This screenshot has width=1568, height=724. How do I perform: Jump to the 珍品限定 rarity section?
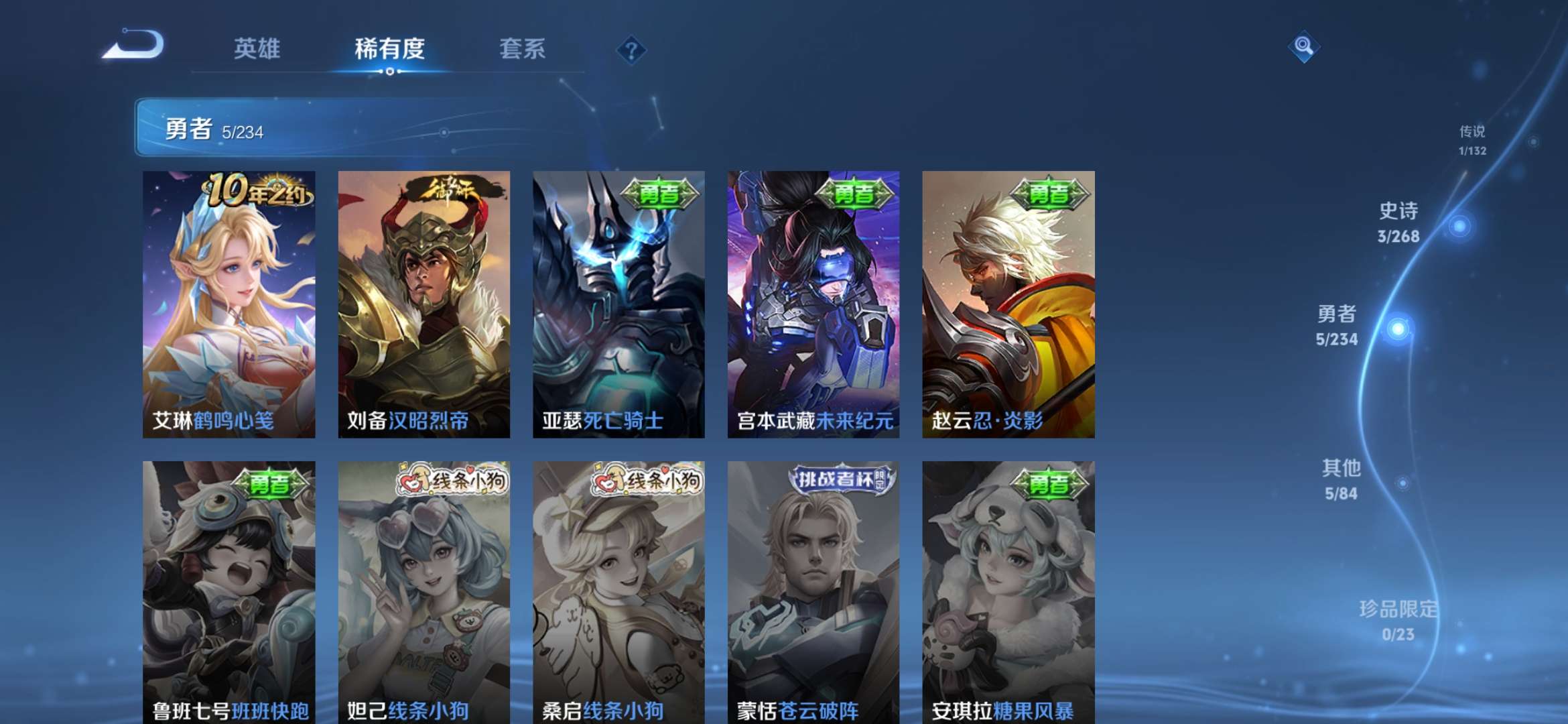1398,620
